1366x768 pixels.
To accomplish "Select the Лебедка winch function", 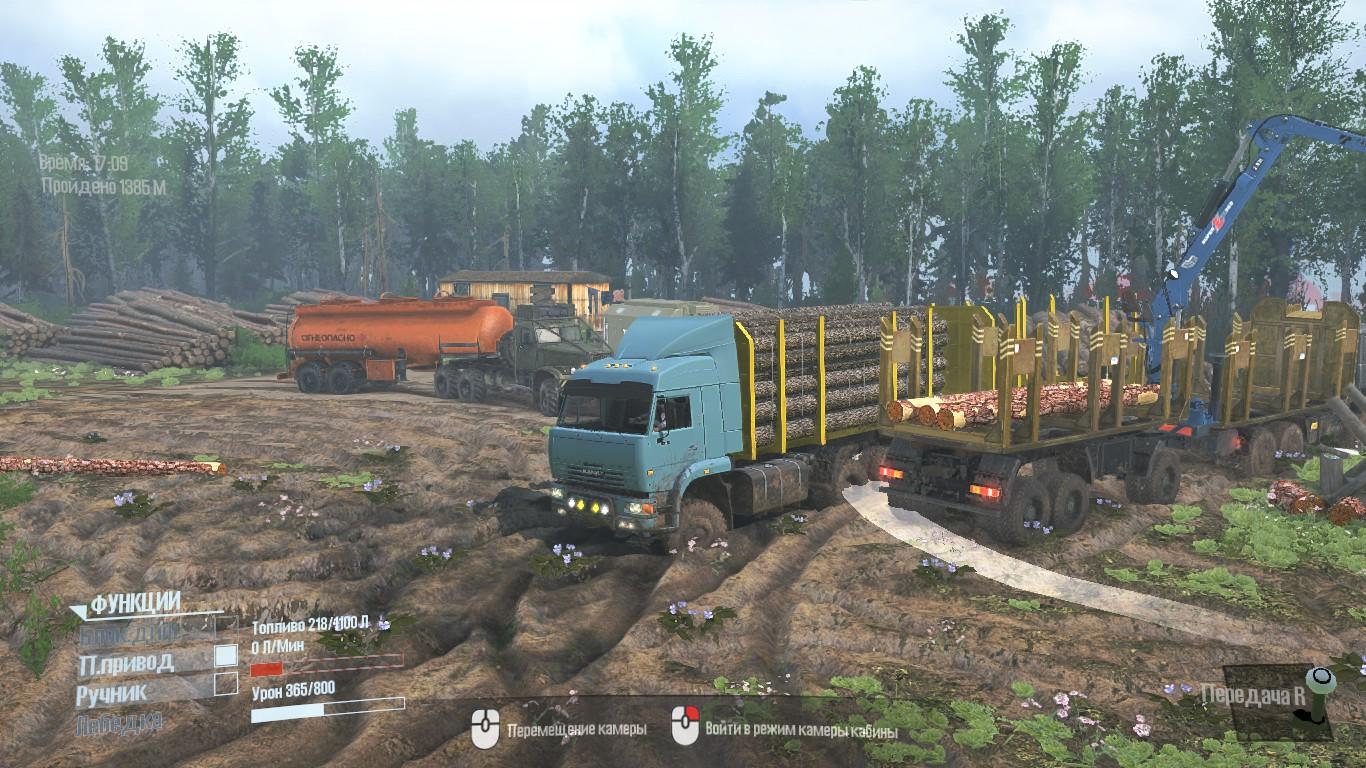I will point(119,722).
